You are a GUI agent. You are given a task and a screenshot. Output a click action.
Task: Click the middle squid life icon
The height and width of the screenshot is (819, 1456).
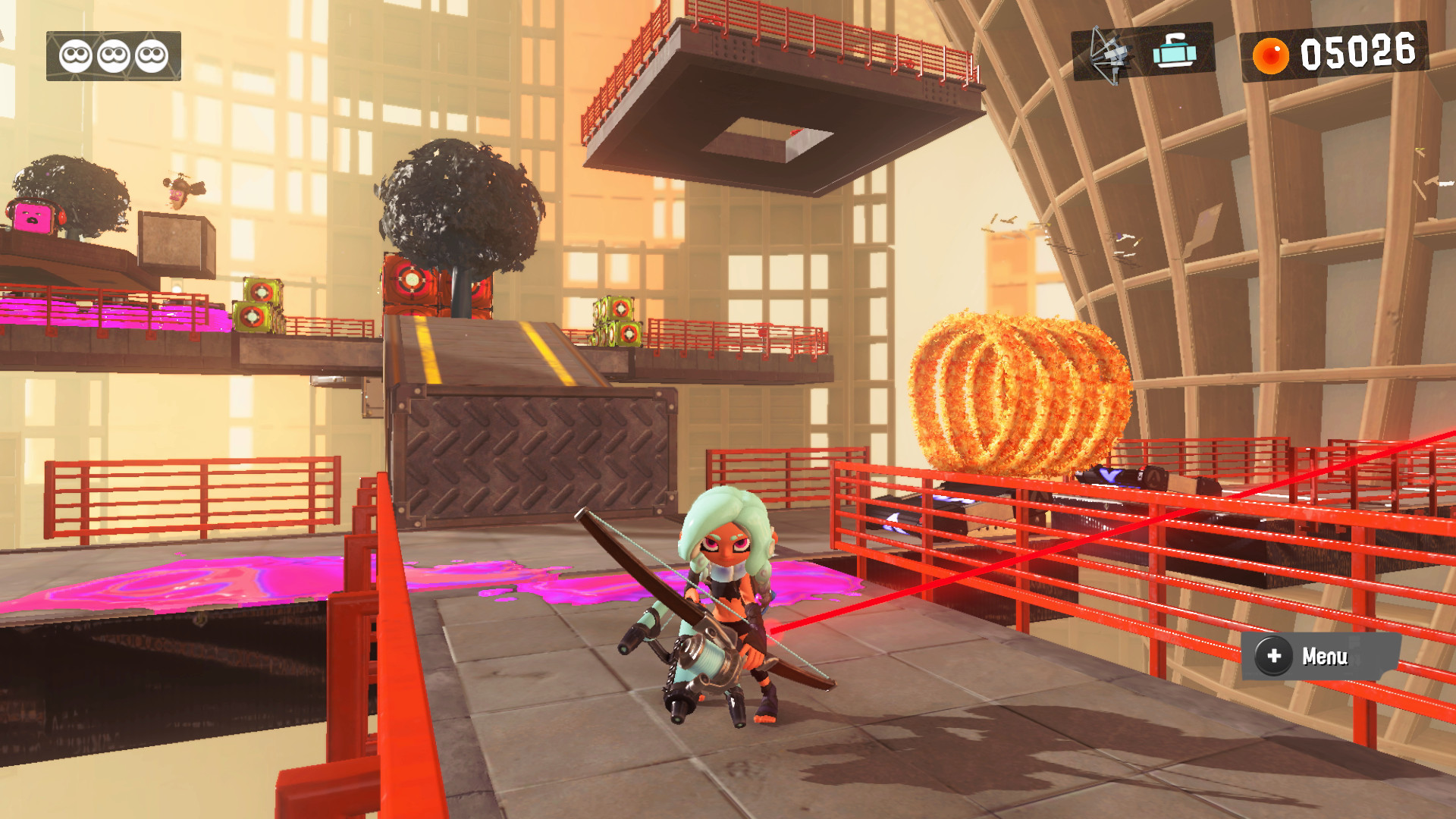114,55
